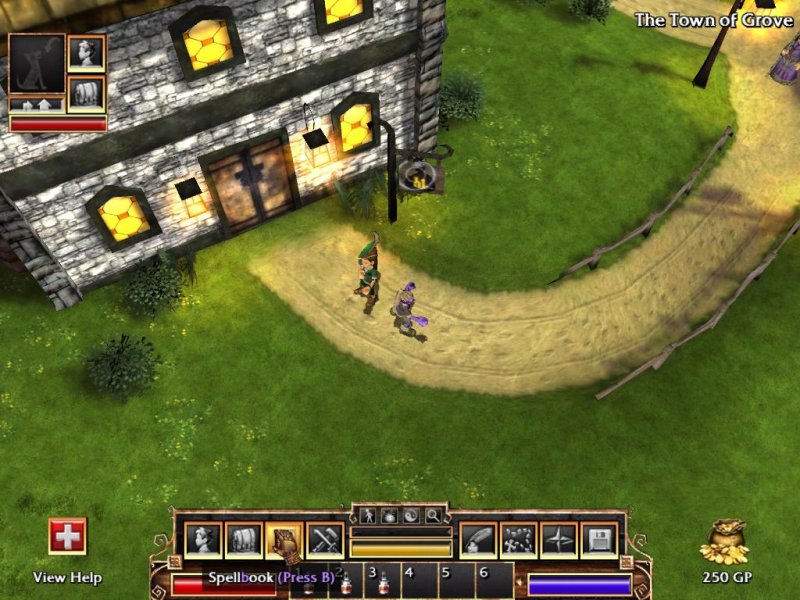Use the potion in quickslot 2
The width and height of the screenshot is (800, 600).
(345, 580)
